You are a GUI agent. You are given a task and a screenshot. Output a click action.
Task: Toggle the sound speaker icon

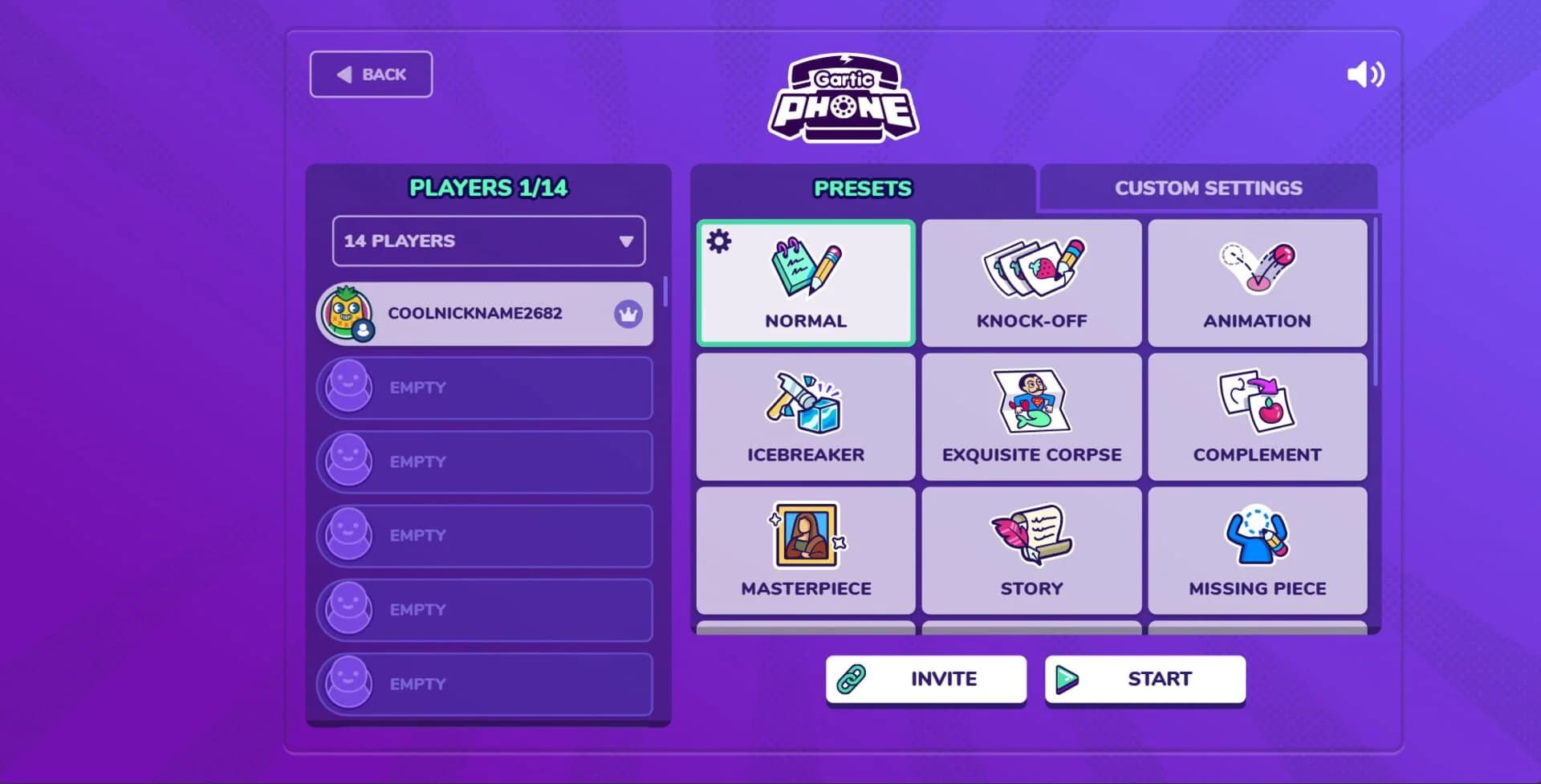[x=1364, y=75]
